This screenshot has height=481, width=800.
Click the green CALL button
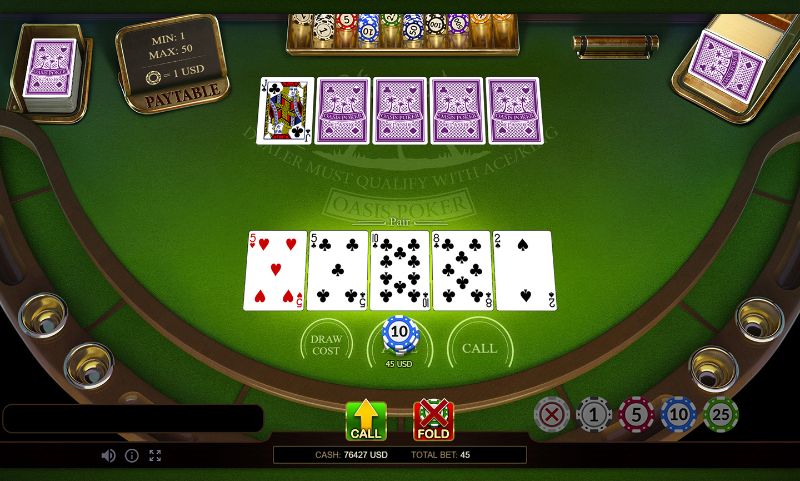[366, 421]
